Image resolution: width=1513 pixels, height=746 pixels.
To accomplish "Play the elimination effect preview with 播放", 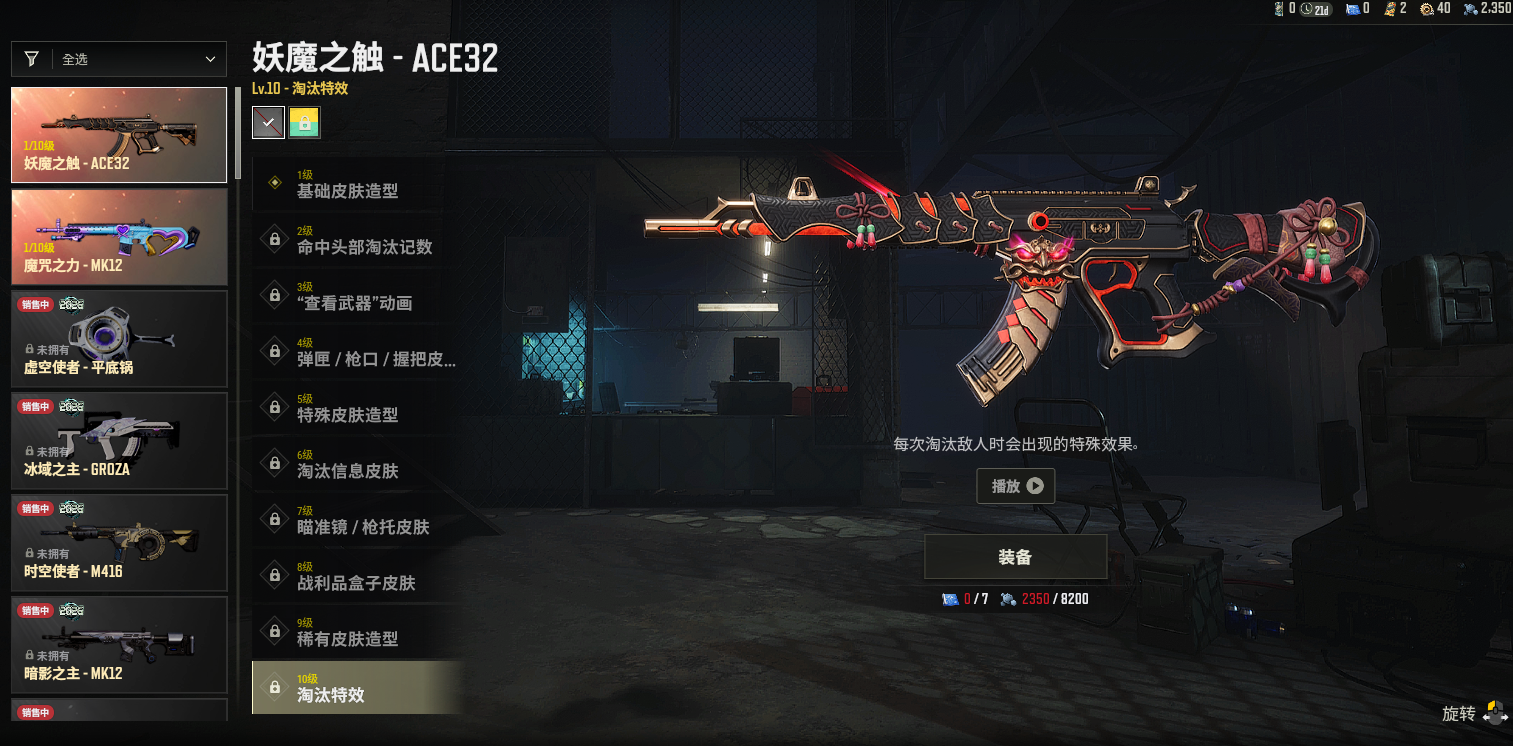I will point(1016,486).
